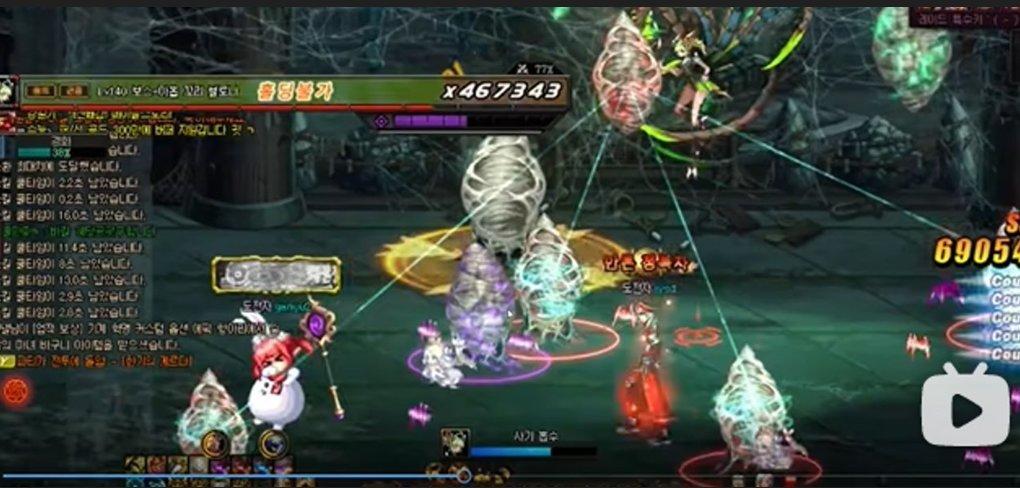Click the monster portrait icon above the blue gauge
The height and width of the screenshot is (488, 1020).
pyautogui.click(x=456, y=443)
